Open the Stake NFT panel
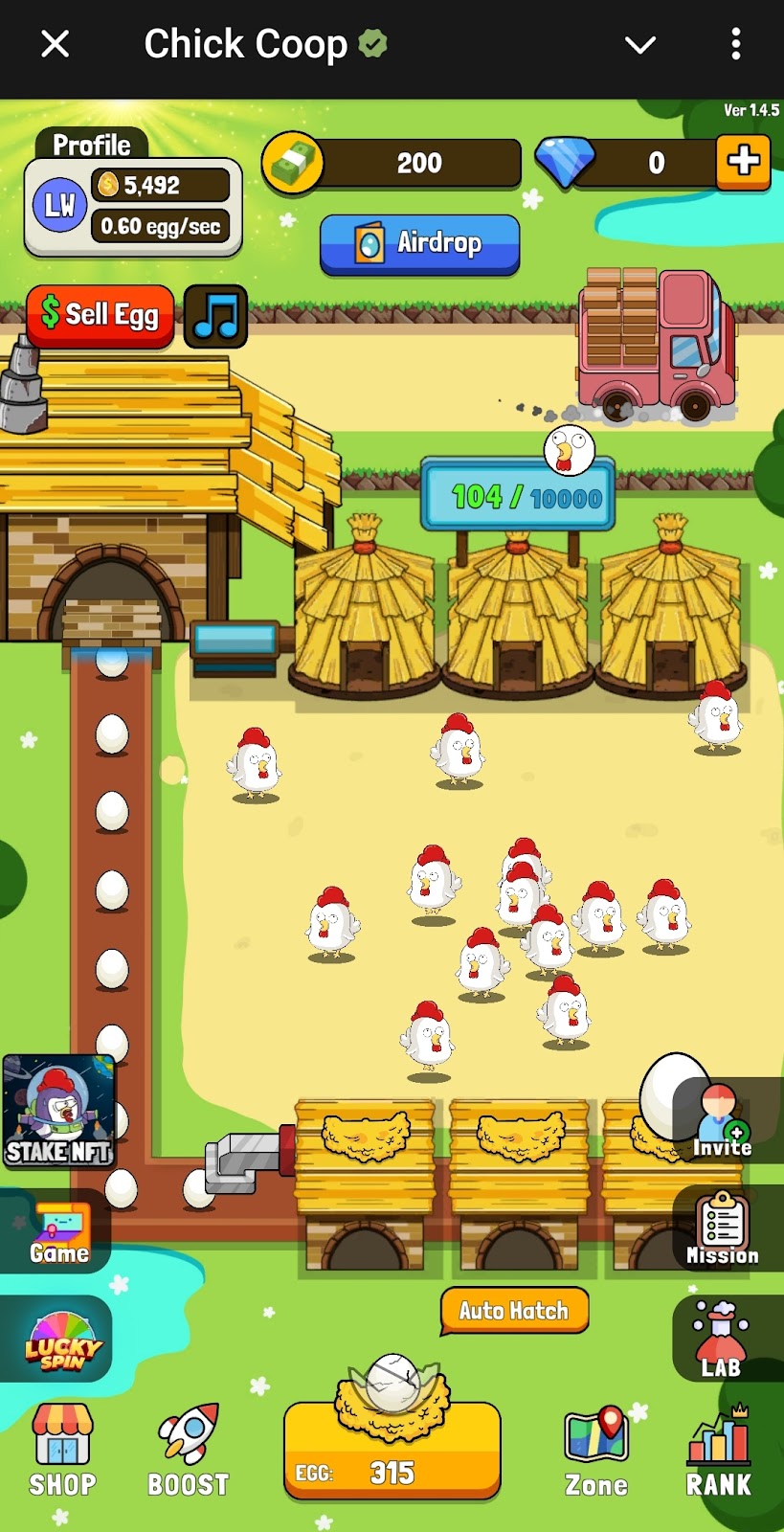Viewport: 784px width, 1532px height. pyautogui.click(x=58, y=1111)
